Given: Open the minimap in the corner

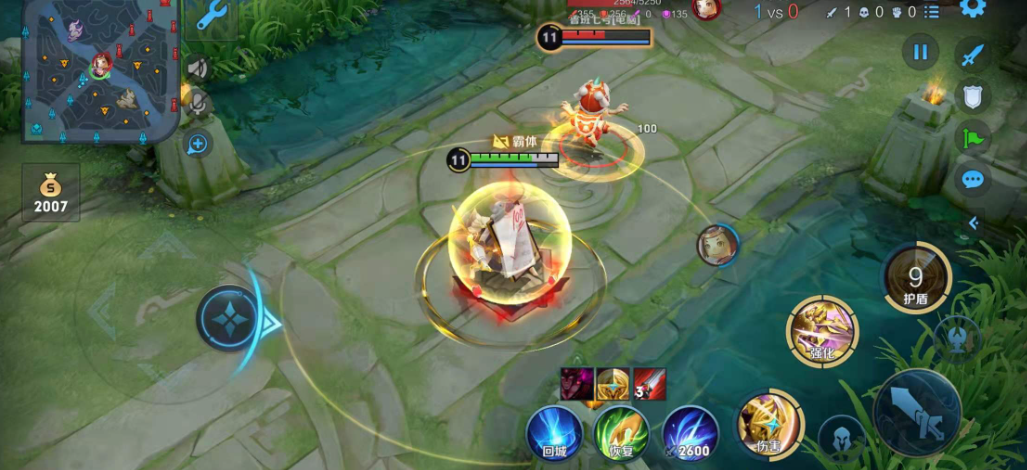Looking at the screenshot, I should 100,70.
